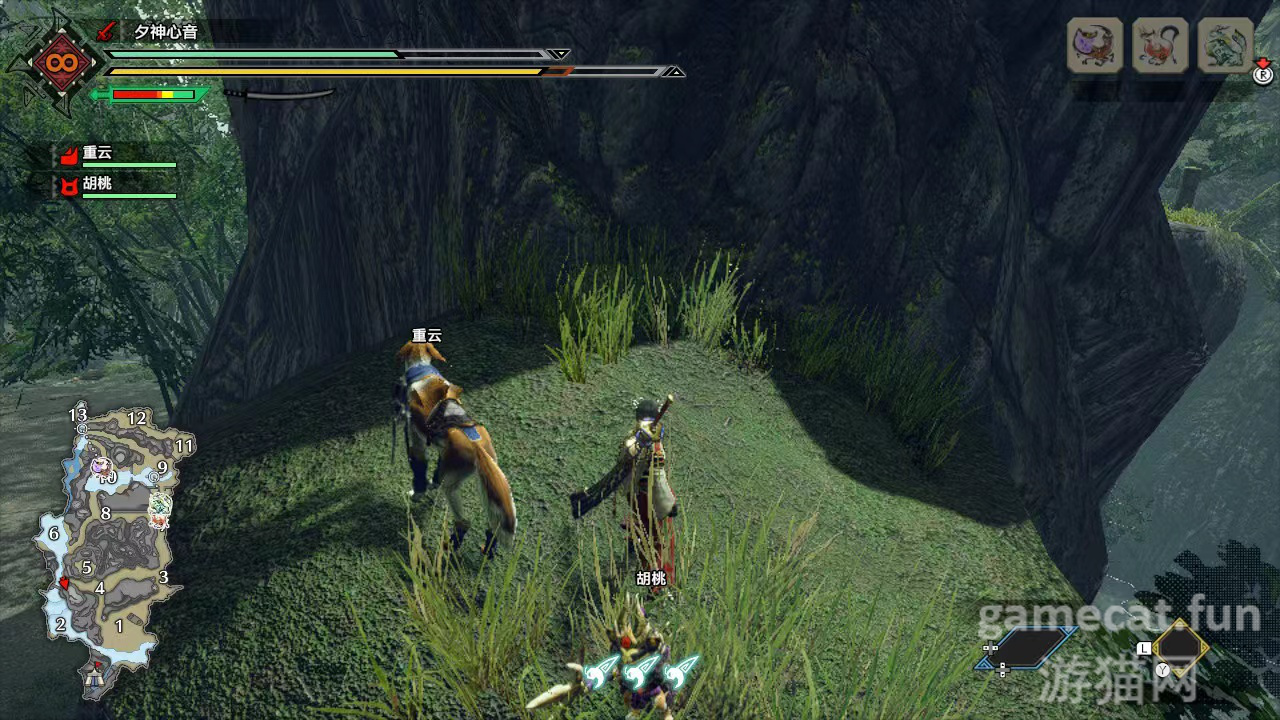Click area 6 on the minimap
This screenshot has width=1280, height=720.
pos(54,534)
